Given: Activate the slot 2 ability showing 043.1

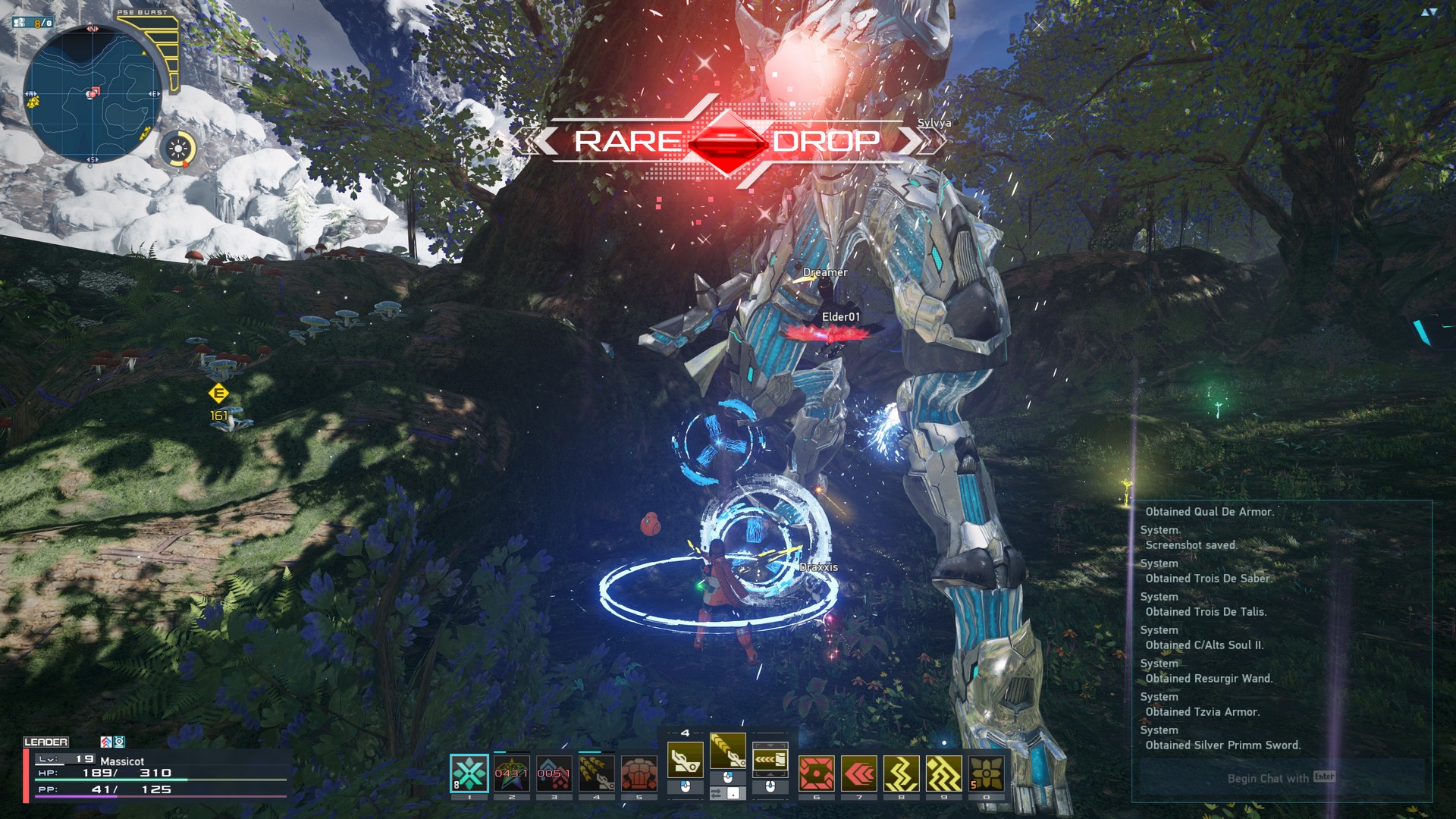Looking at the screenshot, I should click(512, 773).
